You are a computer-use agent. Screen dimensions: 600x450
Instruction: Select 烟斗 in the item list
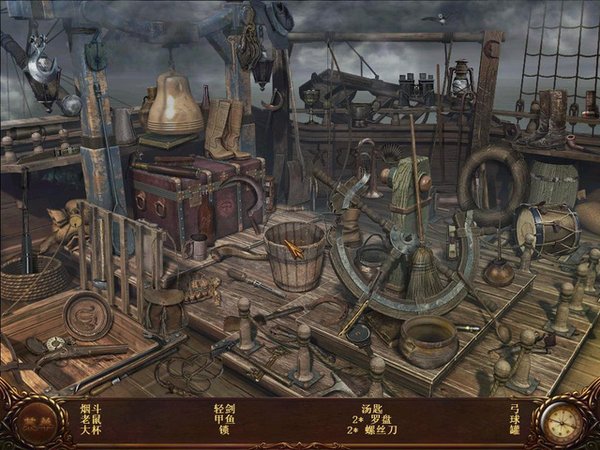(91, 409)
